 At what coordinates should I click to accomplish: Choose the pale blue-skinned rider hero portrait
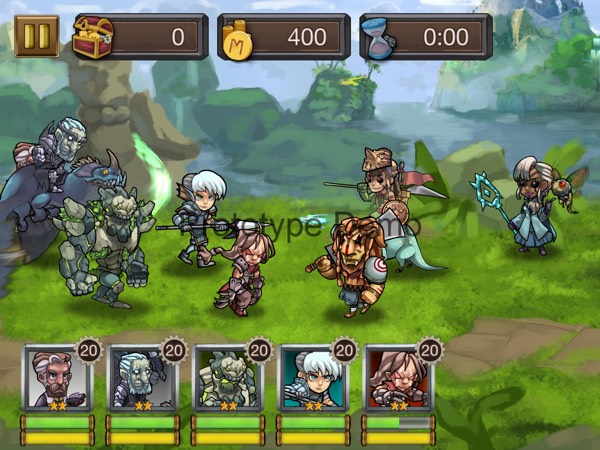pyautogui.click(x=142, y=379)
